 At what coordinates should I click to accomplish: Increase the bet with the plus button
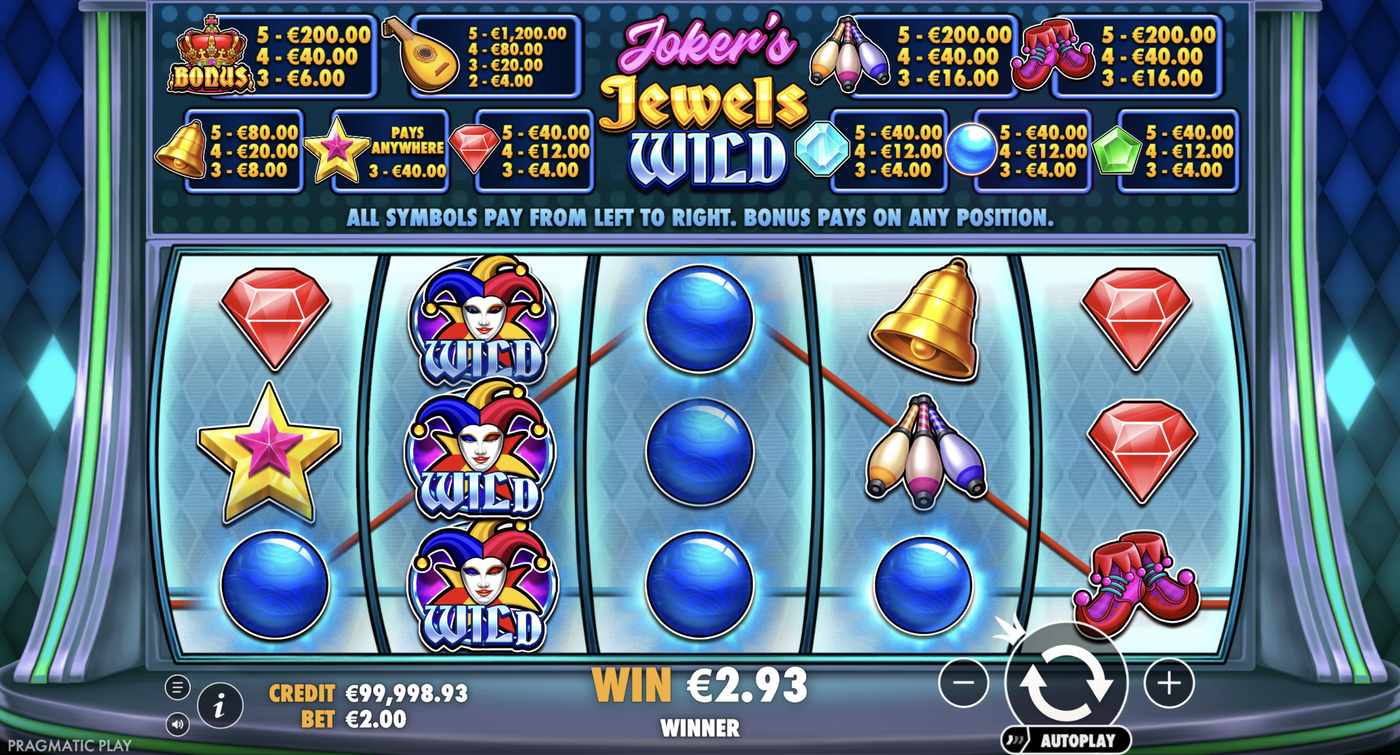coord(1169,684)
